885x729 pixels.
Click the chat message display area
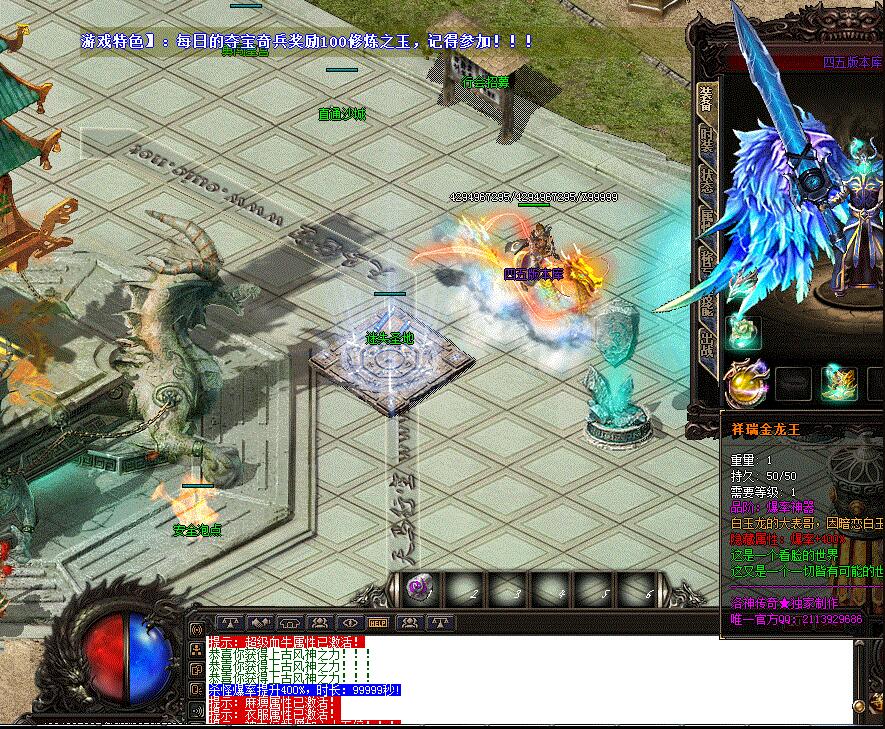(x=530, y=680)
